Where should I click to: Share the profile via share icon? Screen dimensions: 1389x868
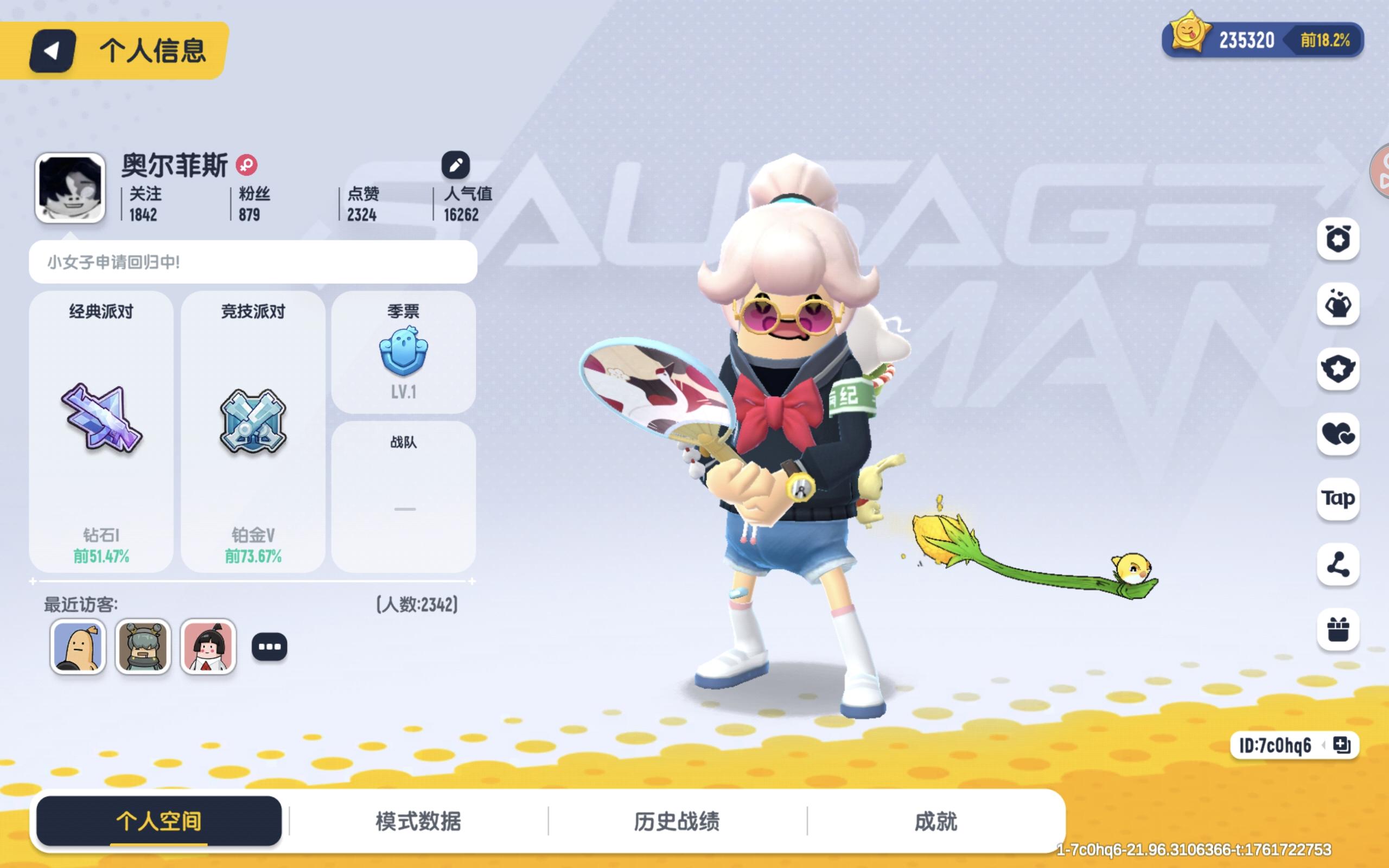(x=1337, y=565)
